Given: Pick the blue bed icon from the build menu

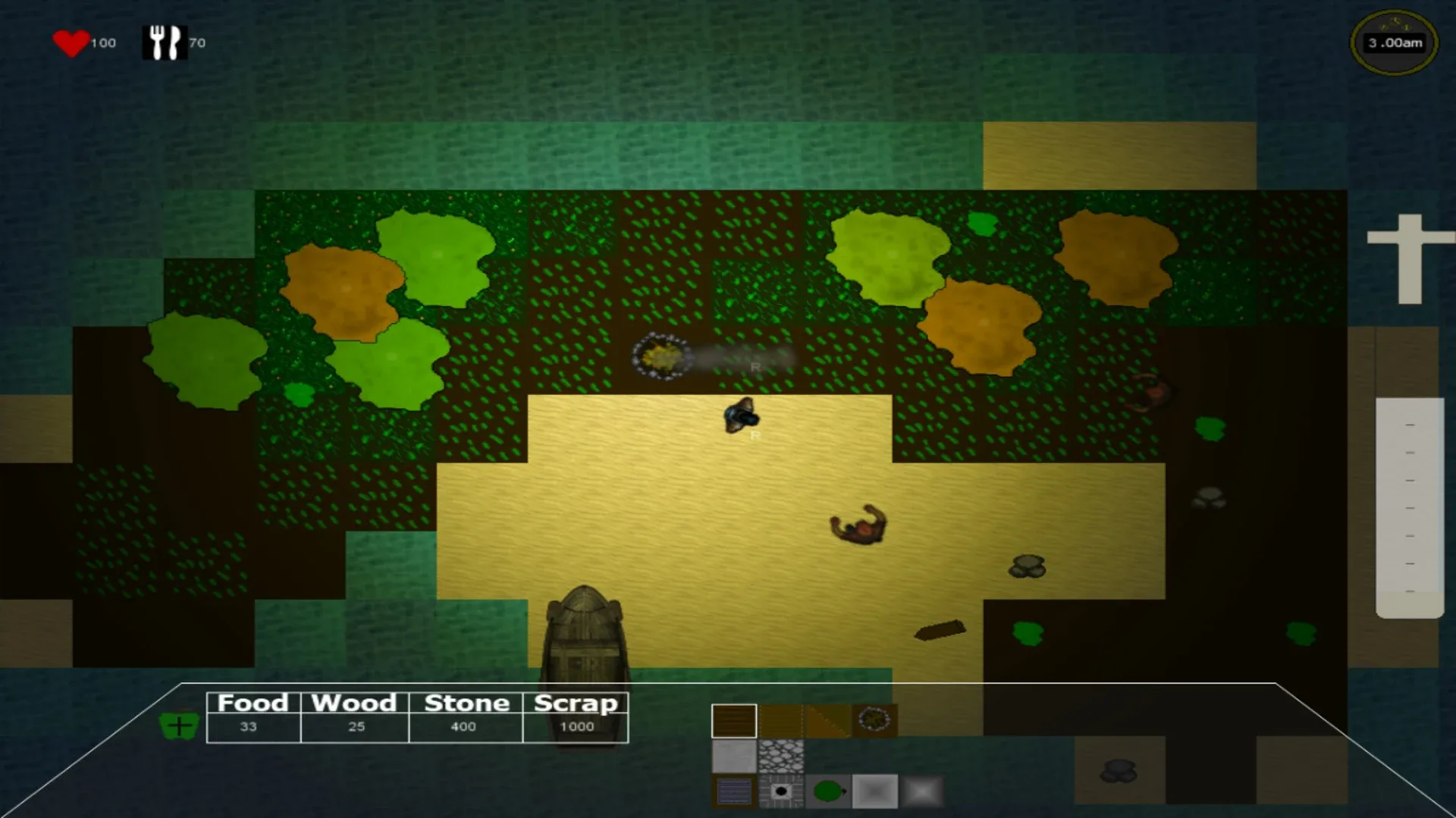Looking at the screenshot, I should click(734, 792).
